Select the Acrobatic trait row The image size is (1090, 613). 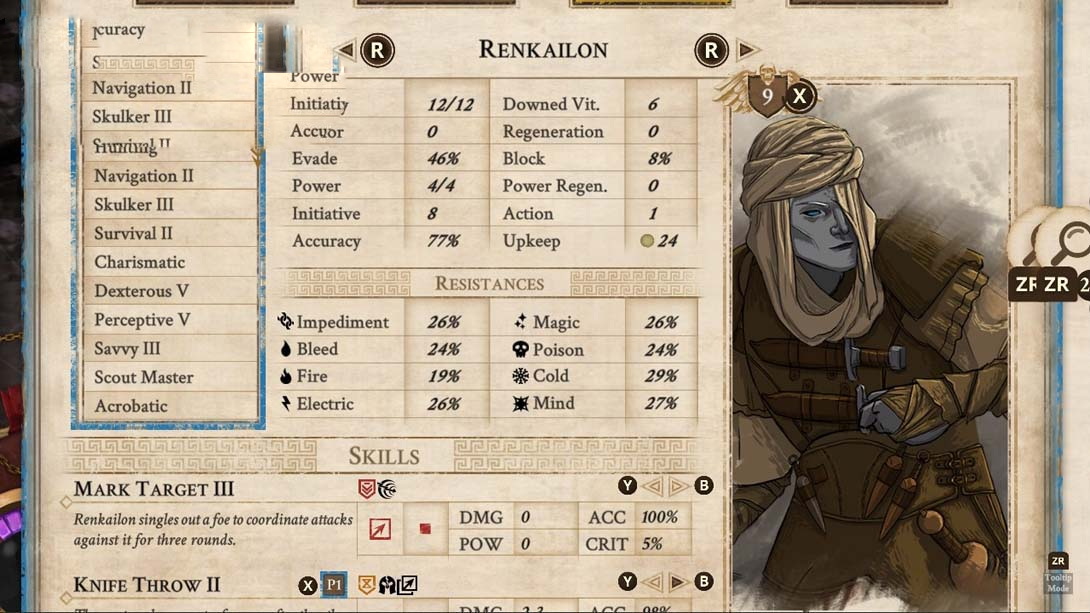coord(131,406)
